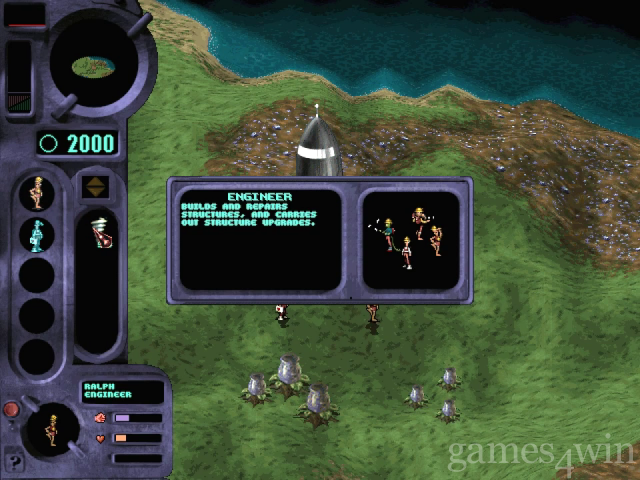Click the circular minimap display

pyautogui.click(x=92, y=66)
